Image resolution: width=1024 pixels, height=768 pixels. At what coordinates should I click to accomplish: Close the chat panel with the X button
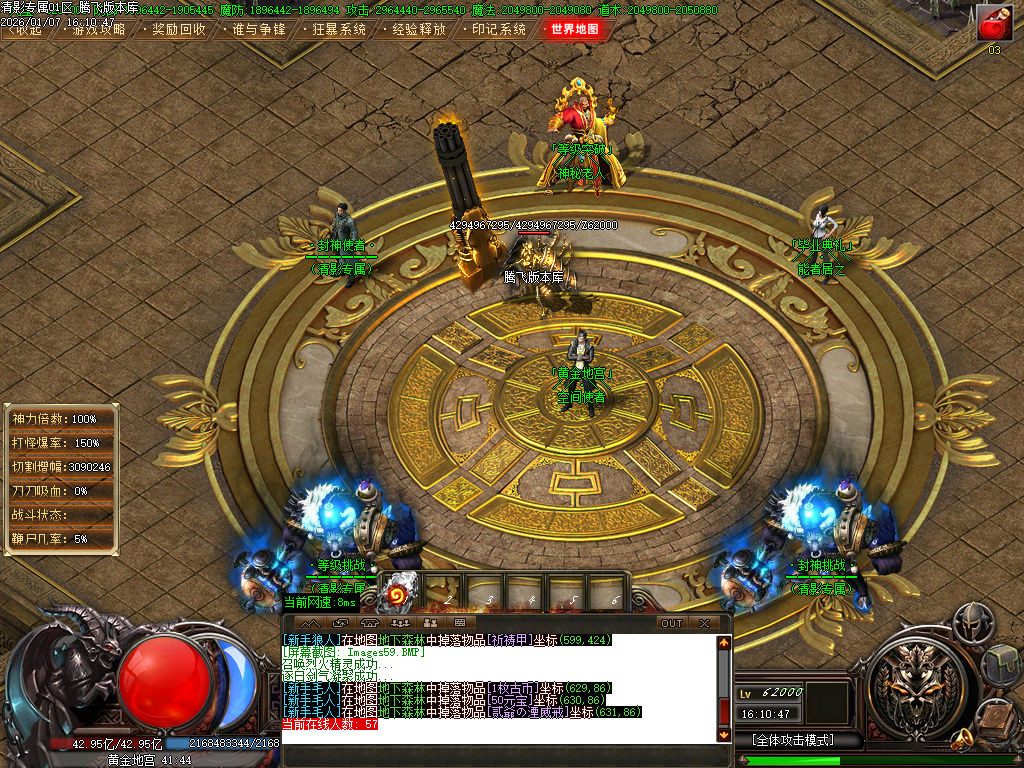pos(704,623)
